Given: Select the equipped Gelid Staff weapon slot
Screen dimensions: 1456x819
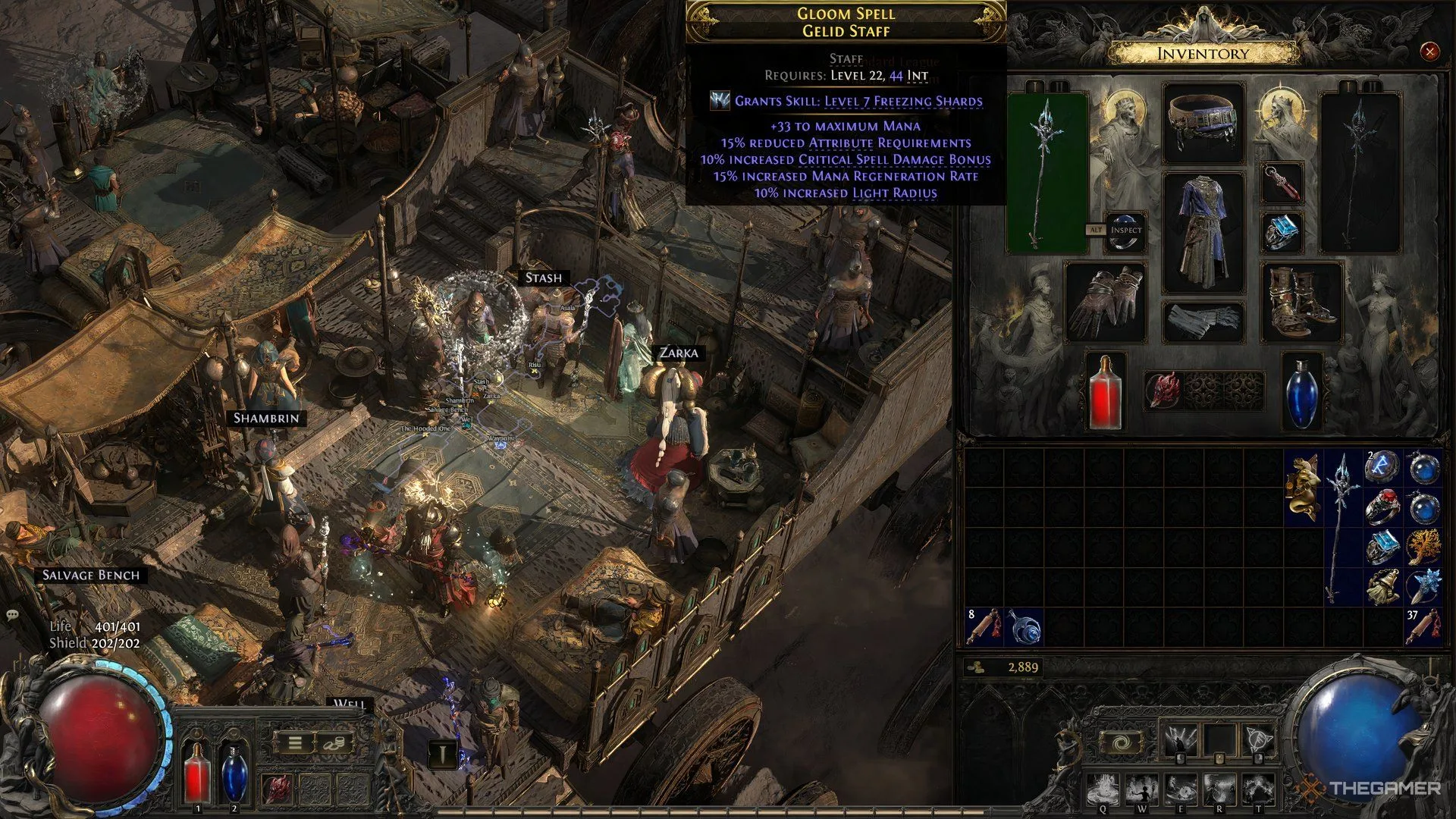Looking at the screenshot, I should 1046,172.
